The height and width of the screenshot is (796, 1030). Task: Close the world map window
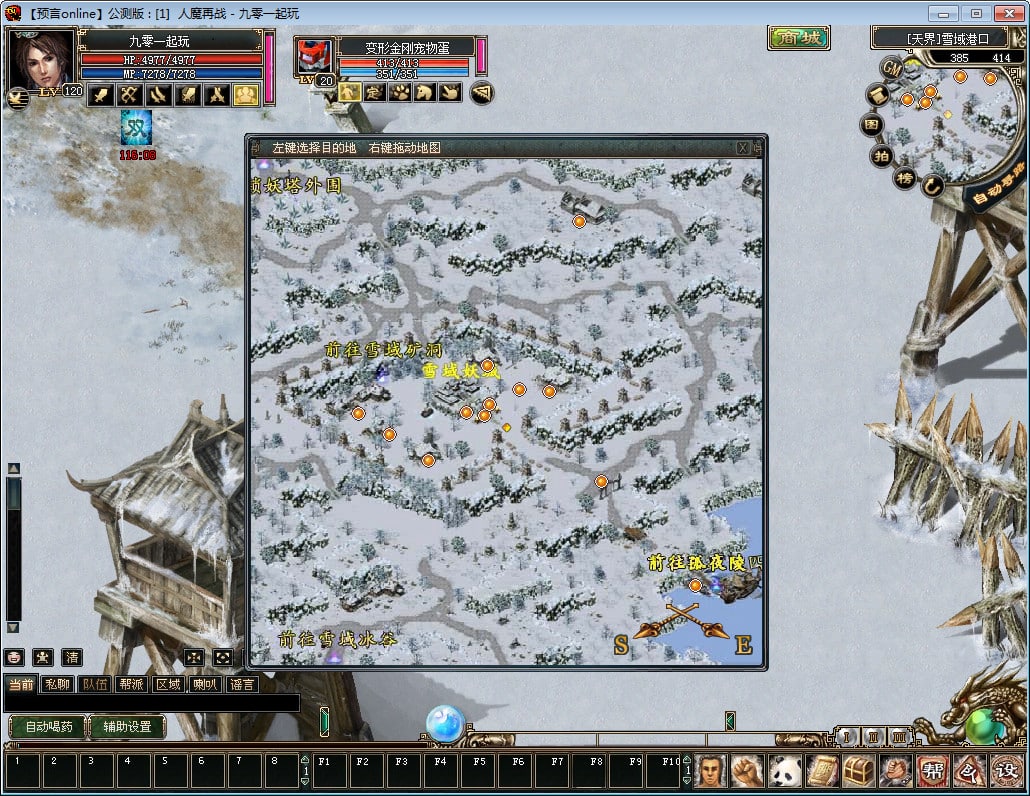743,147
